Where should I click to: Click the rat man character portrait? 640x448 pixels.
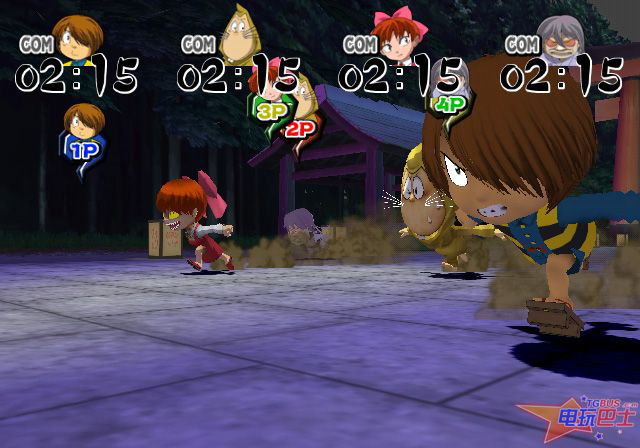(x=237, y=33)
